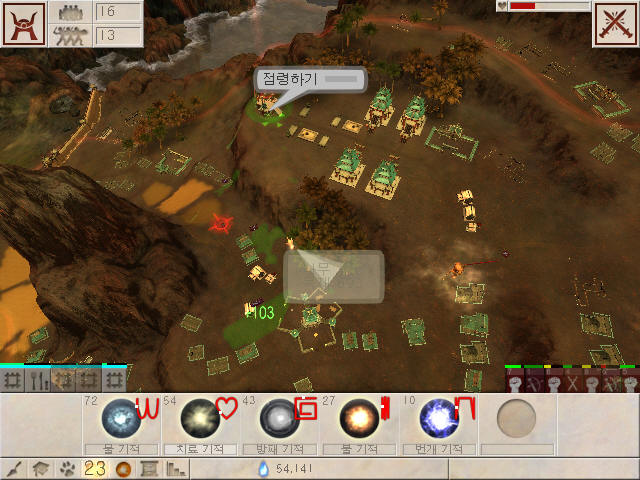Open the house-shaped buildings tab

click(x=40, y=469)
